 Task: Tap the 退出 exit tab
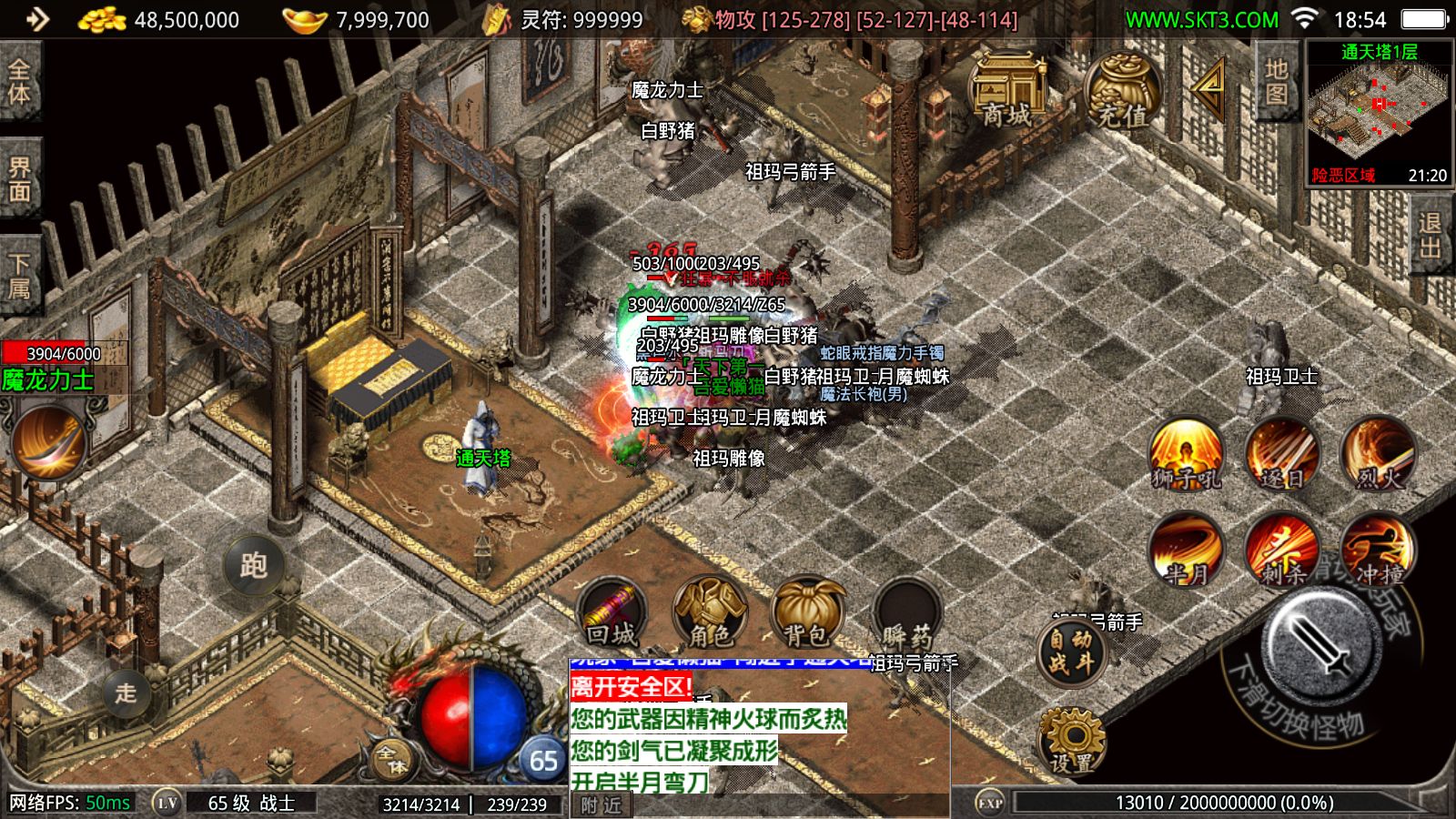1431,237
